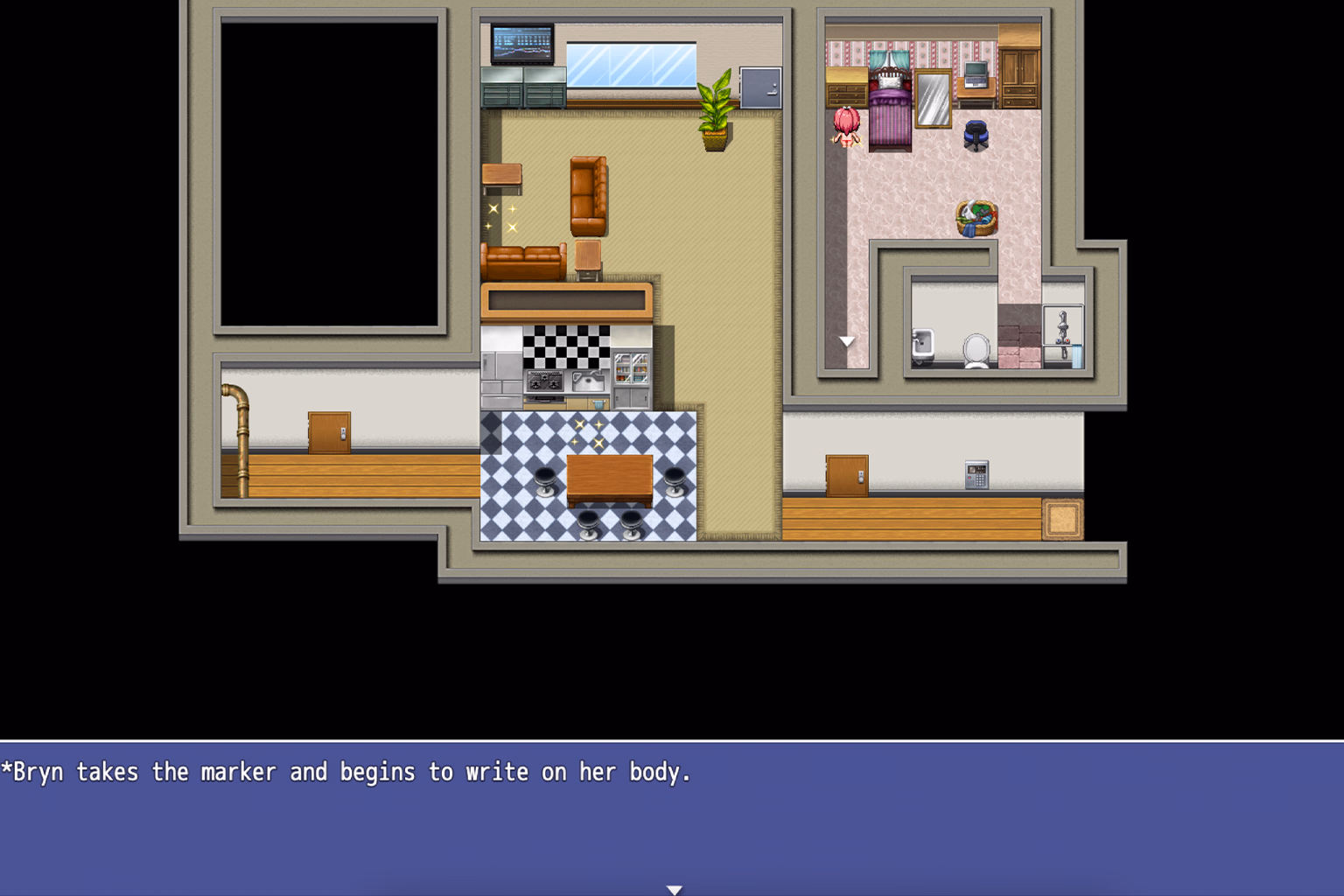The image size is (1344, 896).
Task: Click the dialogue text about the marker
Action: 344,772
